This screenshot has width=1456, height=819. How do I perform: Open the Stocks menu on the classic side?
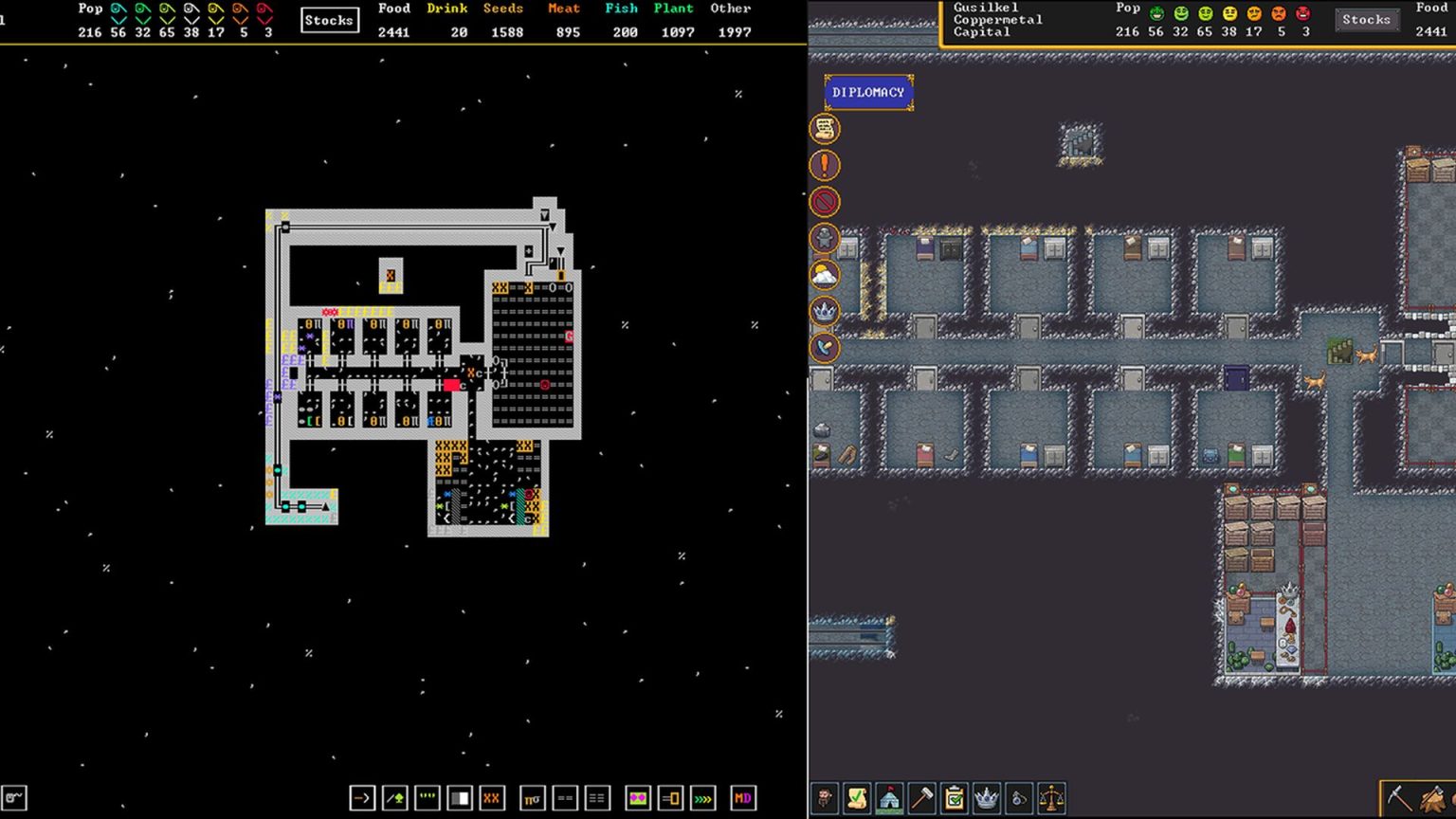(329, 19)
